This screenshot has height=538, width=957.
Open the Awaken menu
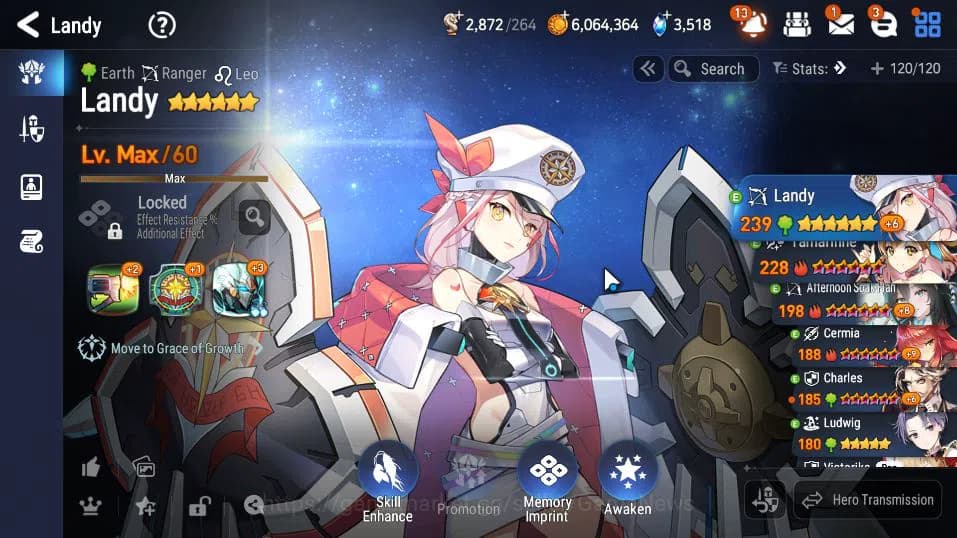[627, 482]
